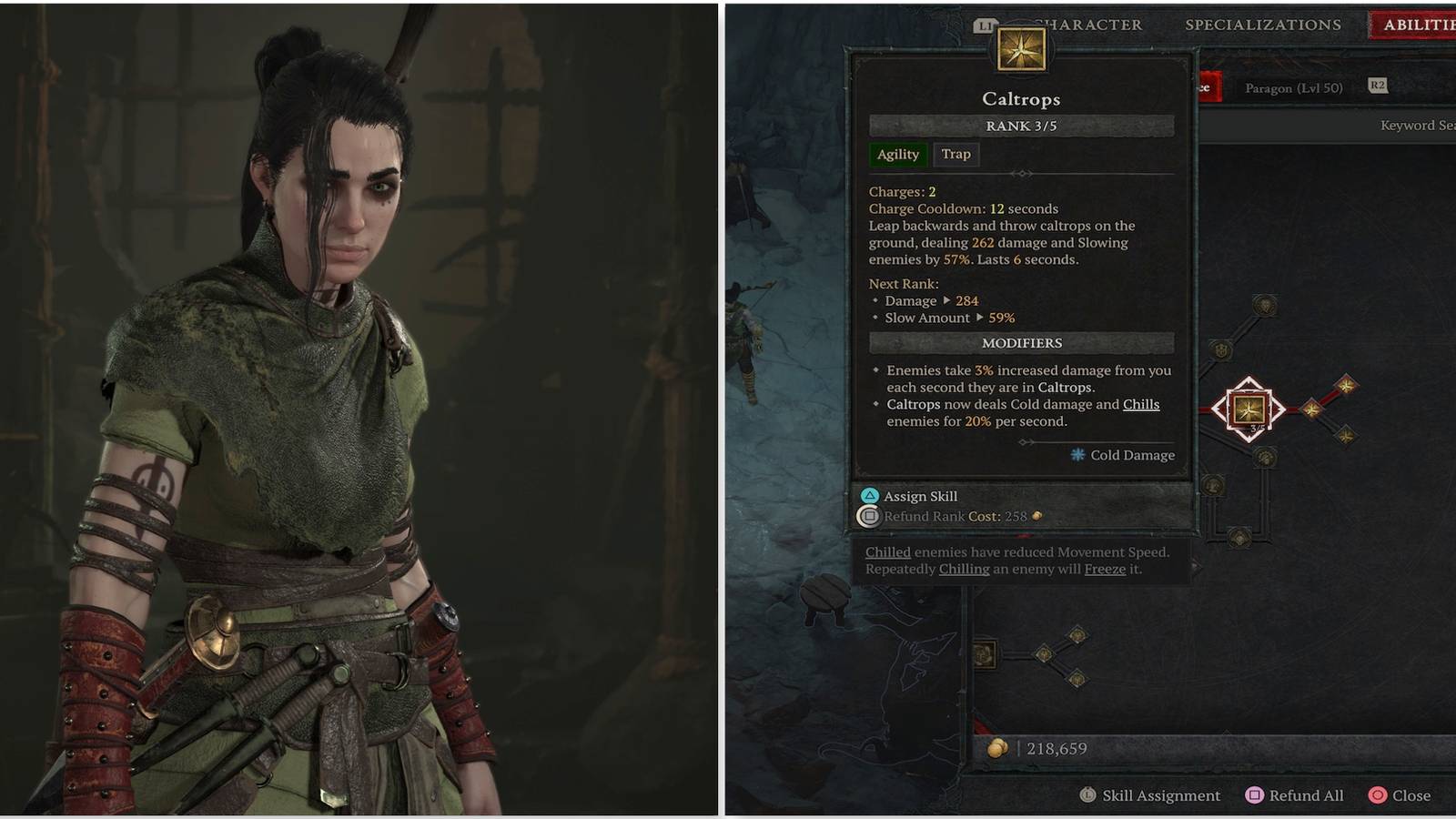Select the Cold damage Chills modifier bullet
Image resolution: width=1456 pixels, height=819 pixels.
1019,412
